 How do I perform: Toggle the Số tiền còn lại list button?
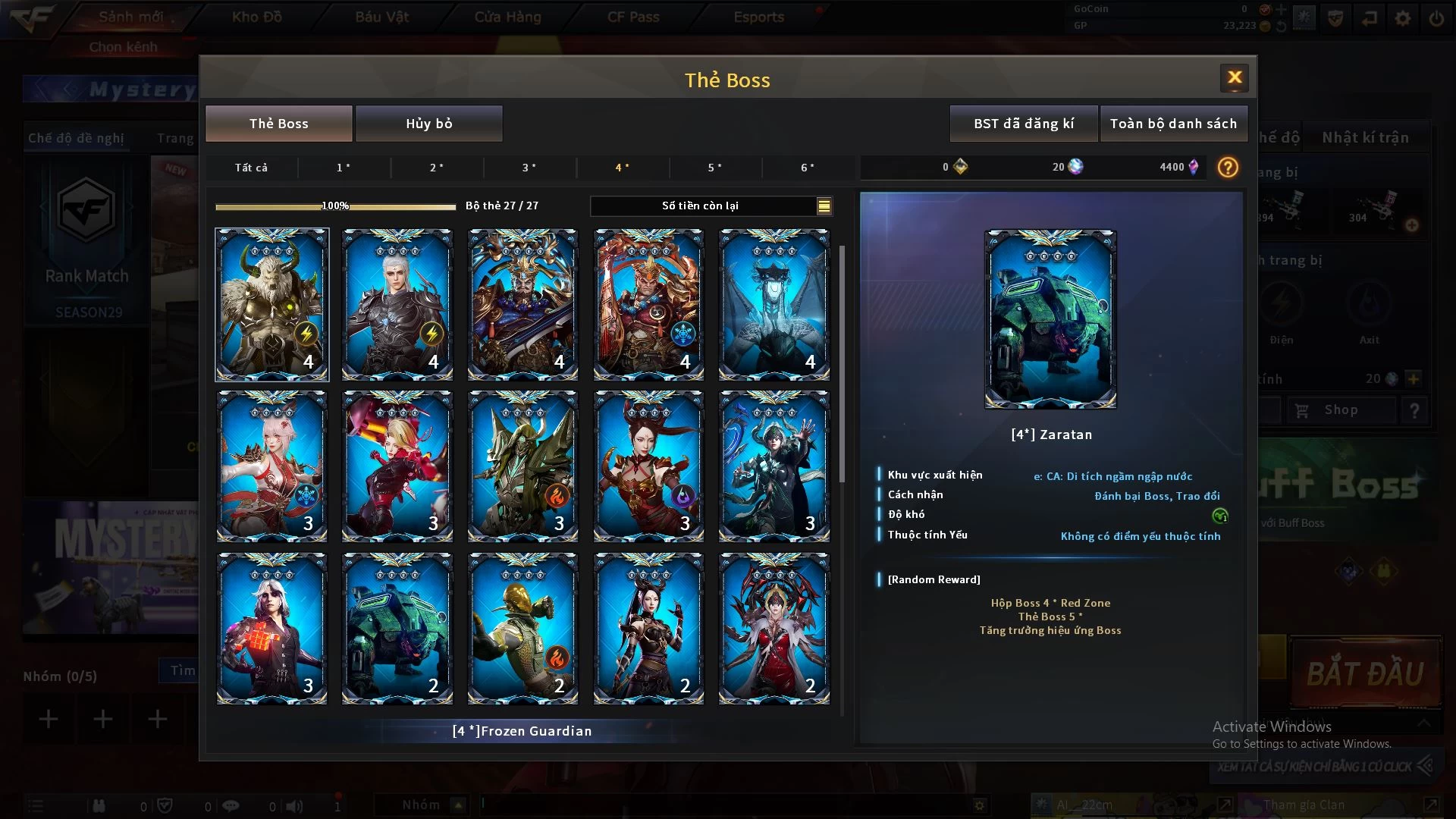(824, 206)
